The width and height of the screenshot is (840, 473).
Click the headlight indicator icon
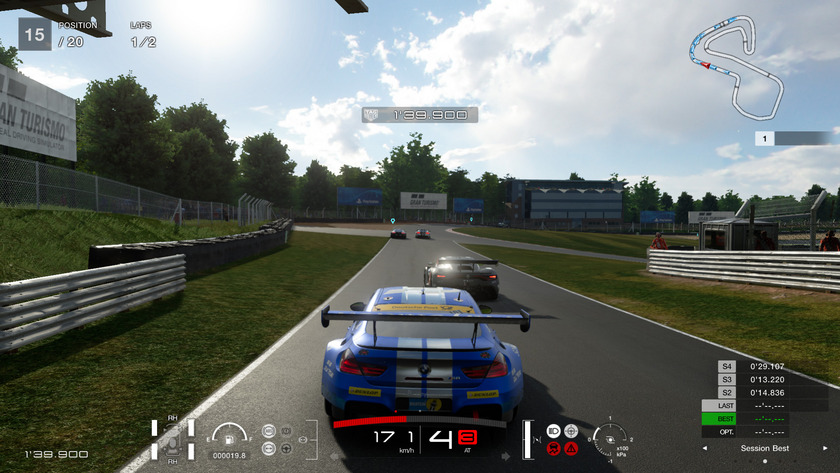coord(553,431)
